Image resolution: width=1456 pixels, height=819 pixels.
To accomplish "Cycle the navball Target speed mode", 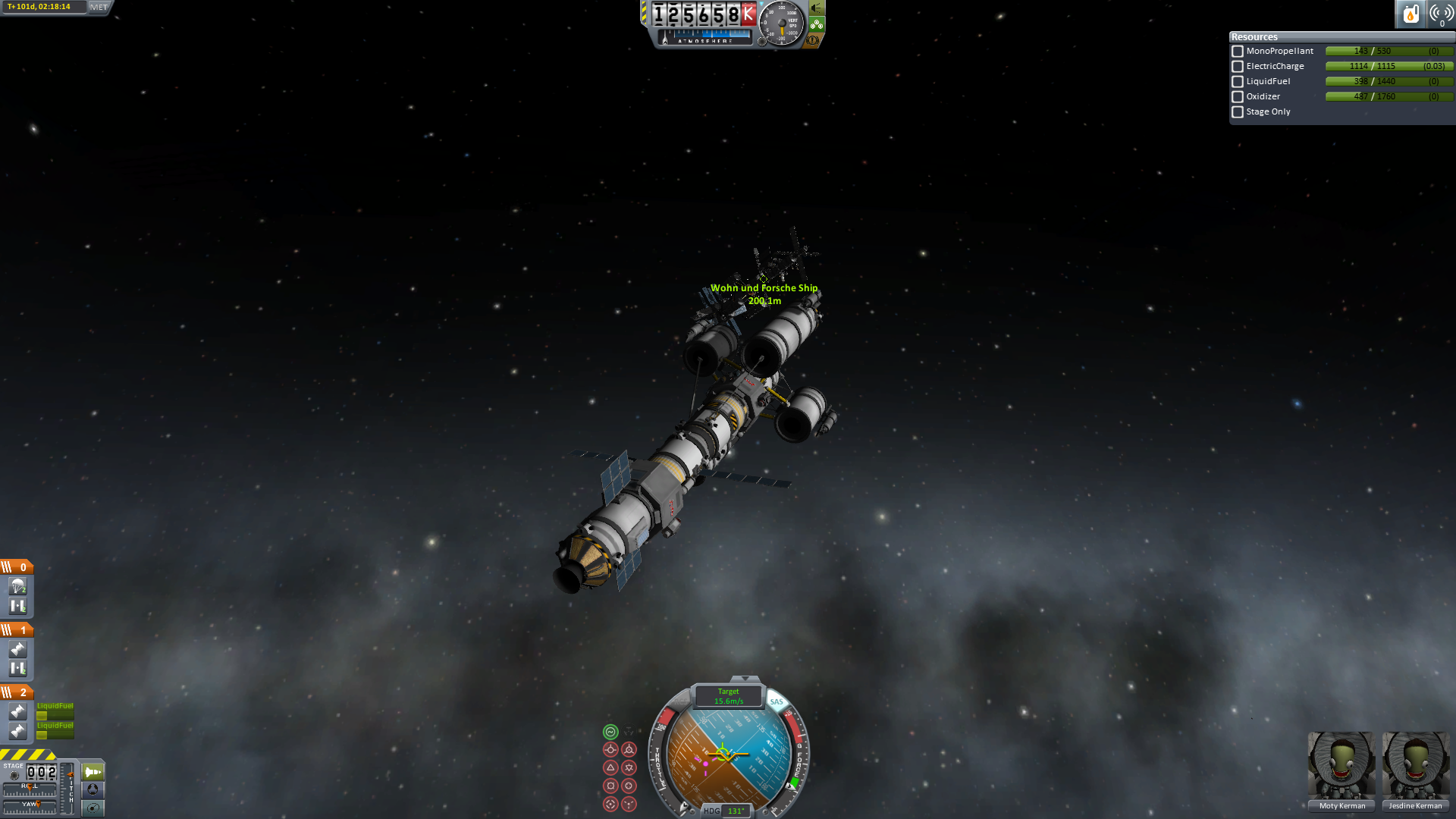I will (x=729, y=696).
